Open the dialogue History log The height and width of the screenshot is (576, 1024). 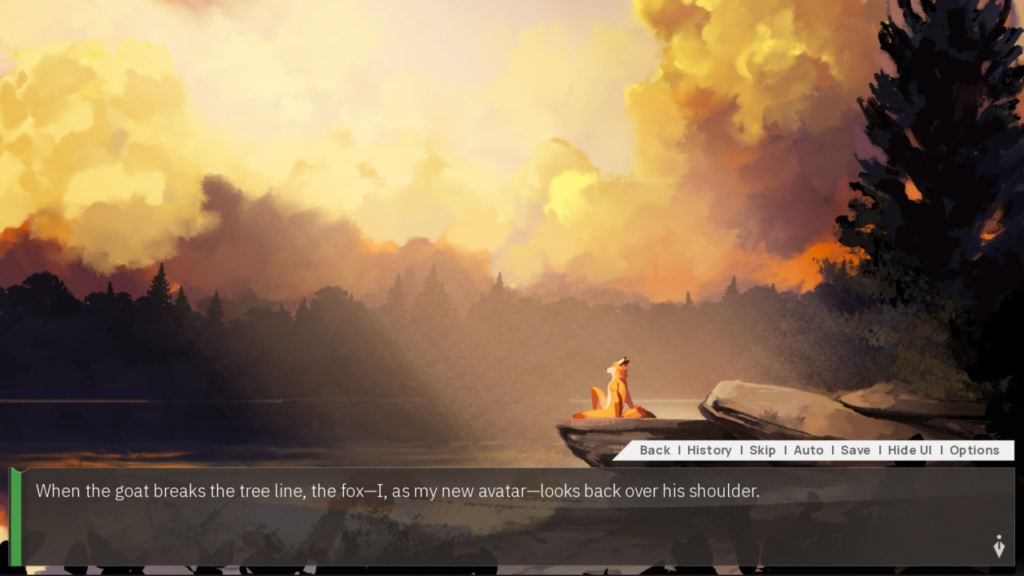click(709, 450)
